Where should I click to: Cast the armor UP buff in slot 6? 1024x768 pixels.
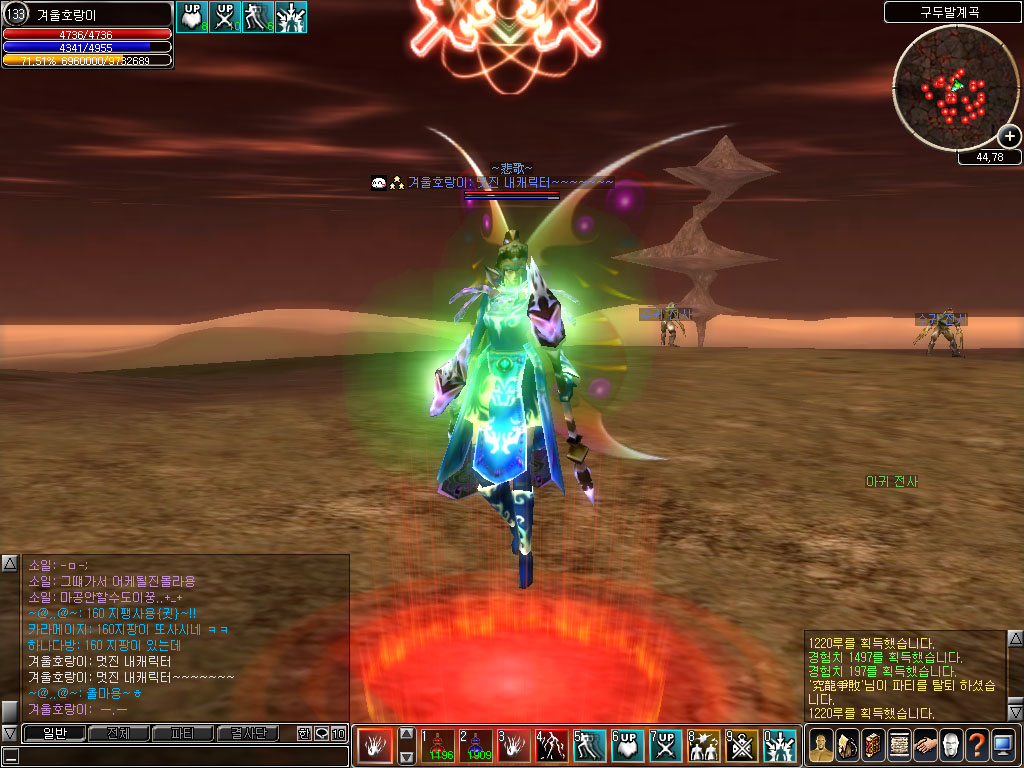[x=629, y=746]
